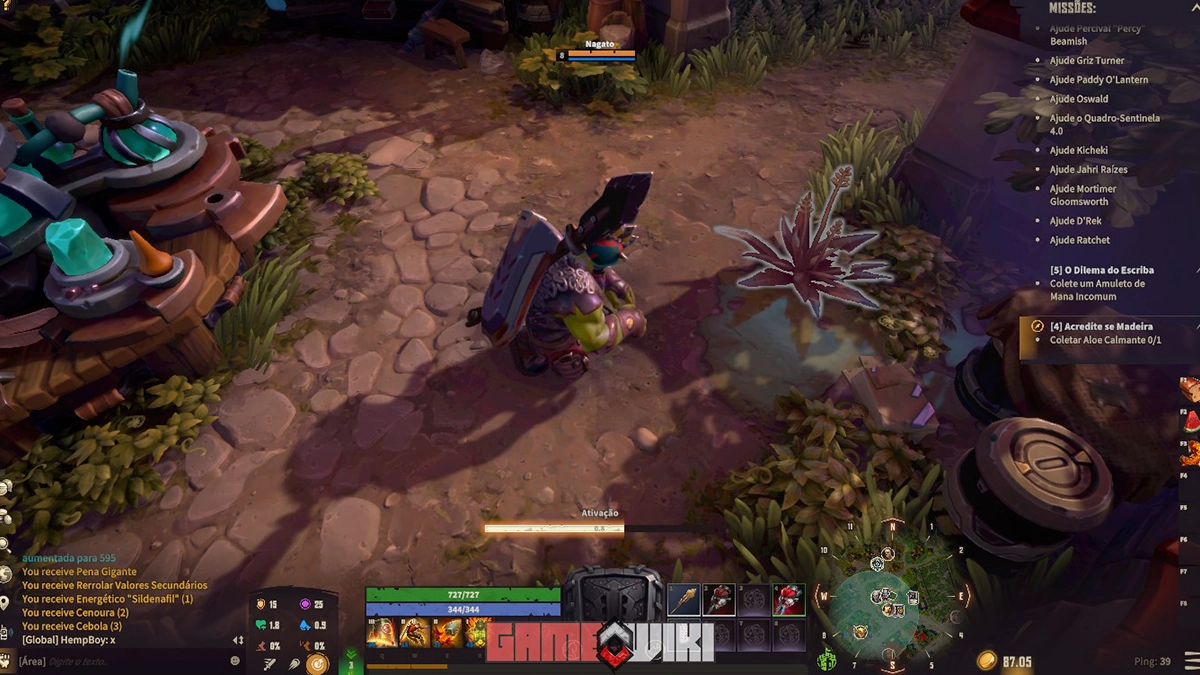This screenshot has height=675, width=1200.
Task: Open the circular minimap
Action: click(887, 598)
